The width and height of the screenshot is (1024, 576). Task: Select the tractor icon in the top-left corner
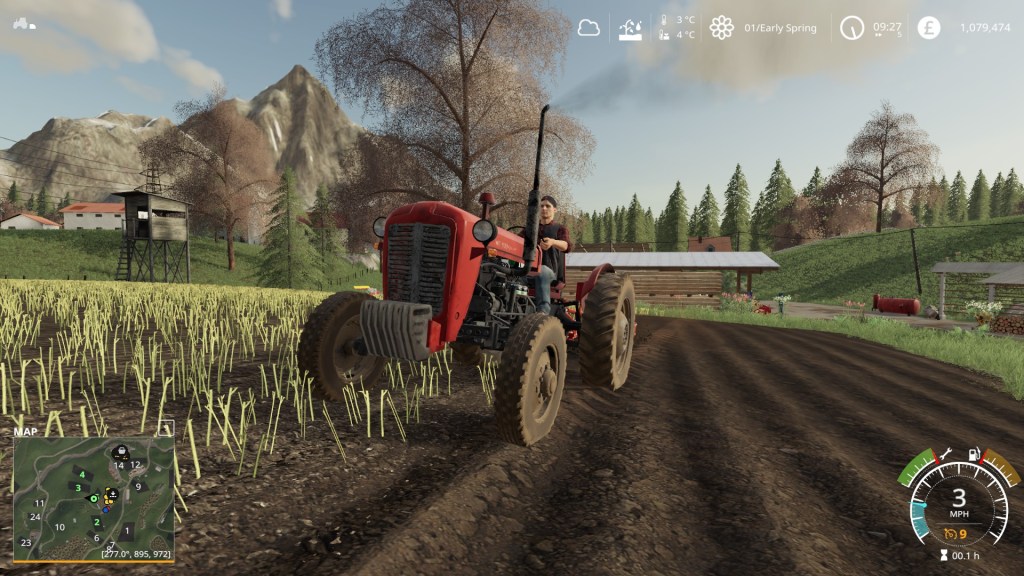[23, 22]
